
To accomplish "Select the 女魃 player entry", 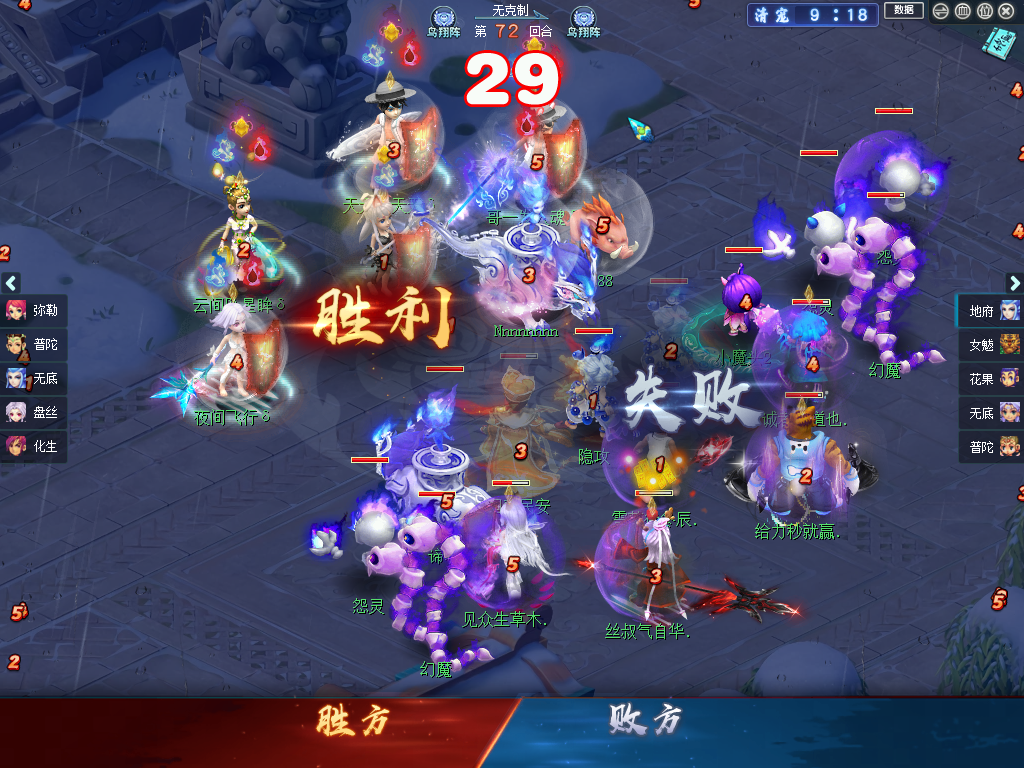I will pos(991,345).
